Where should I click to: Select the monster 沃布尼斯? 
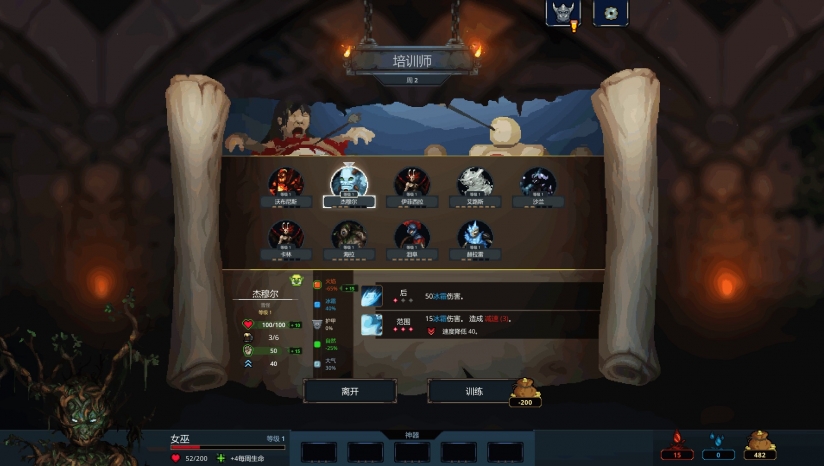286,184
